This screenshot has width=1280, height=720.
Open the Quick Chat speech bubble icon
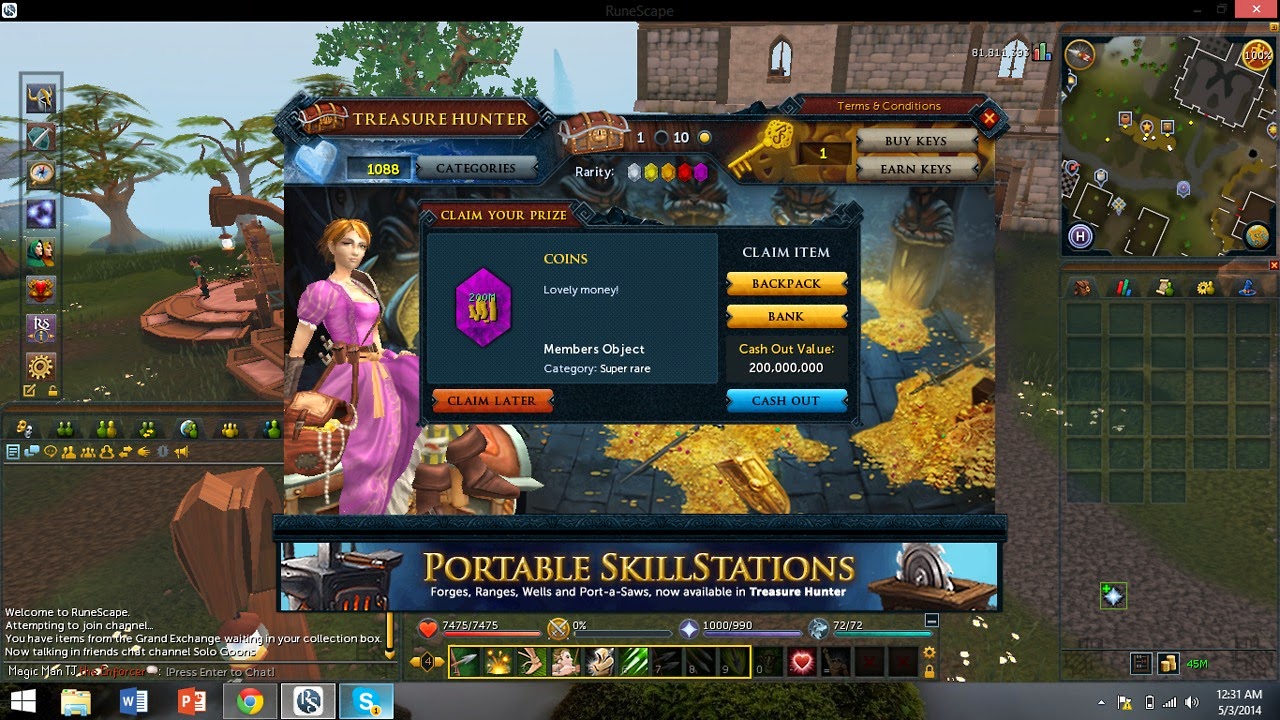[x=30, y=452]
